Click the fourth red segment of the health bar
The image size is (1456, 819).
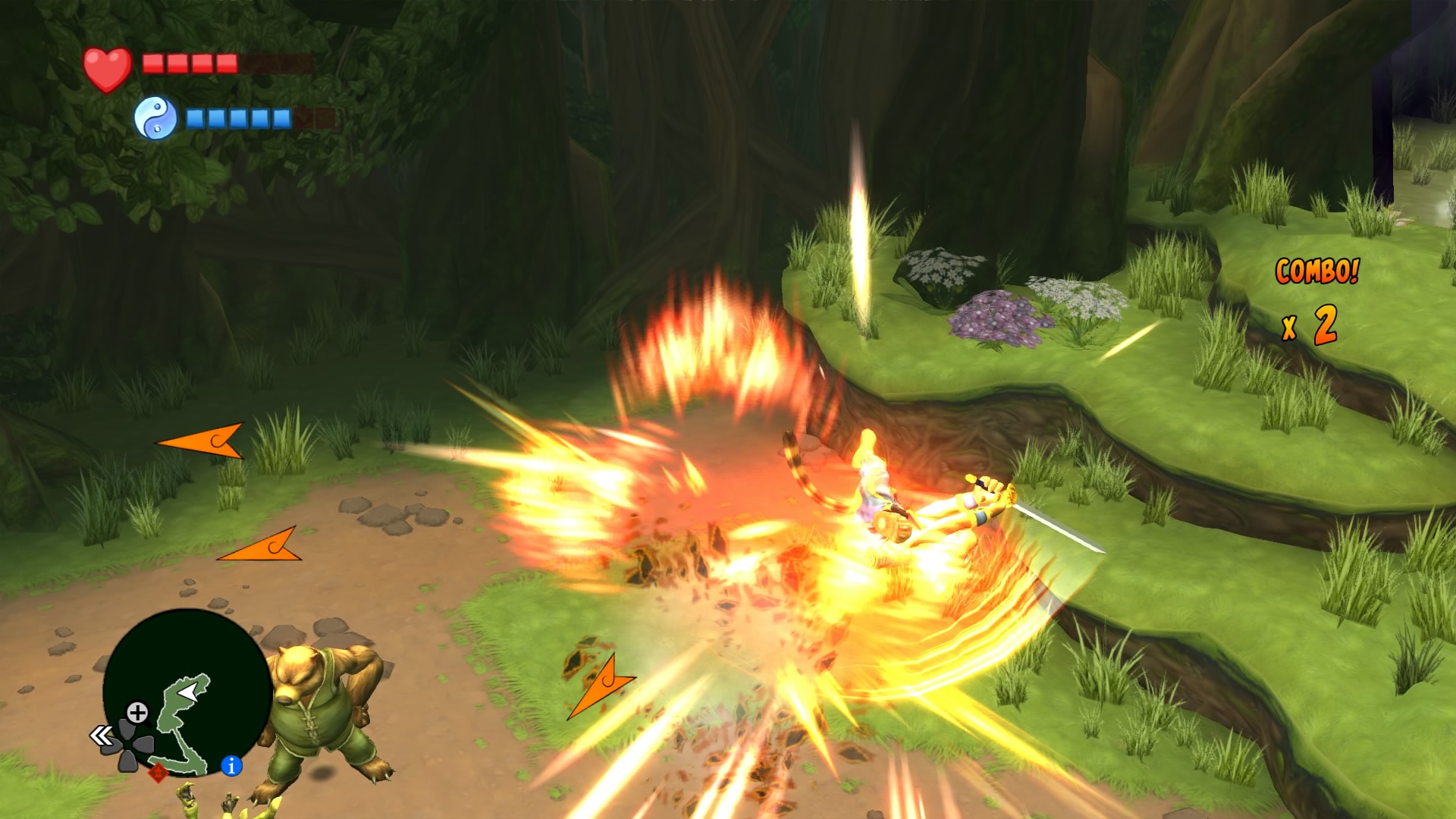pyautogui.click(x=226, y=63)
